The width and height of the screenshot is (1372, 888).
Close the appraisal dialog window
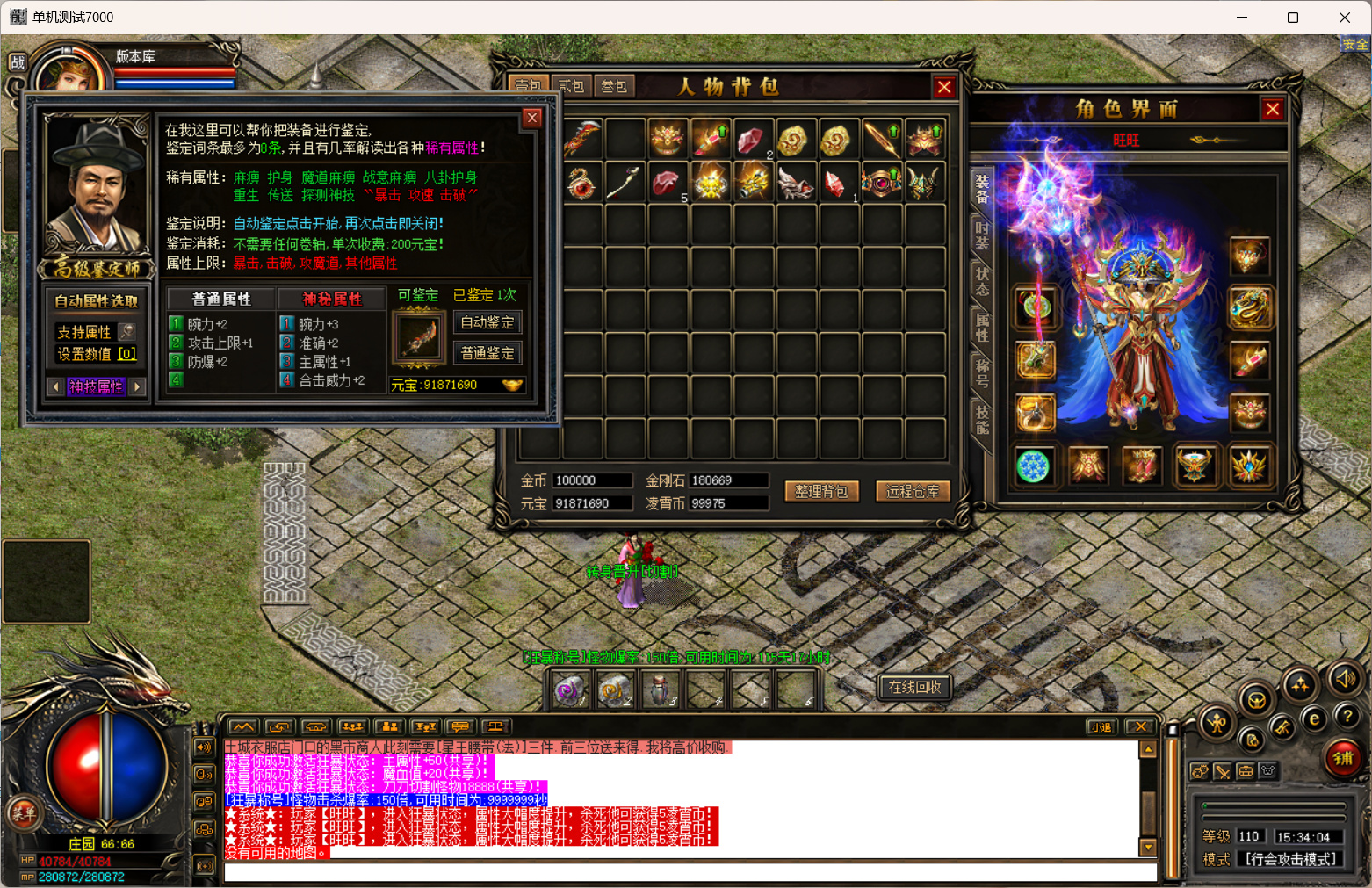pos(531,119)
